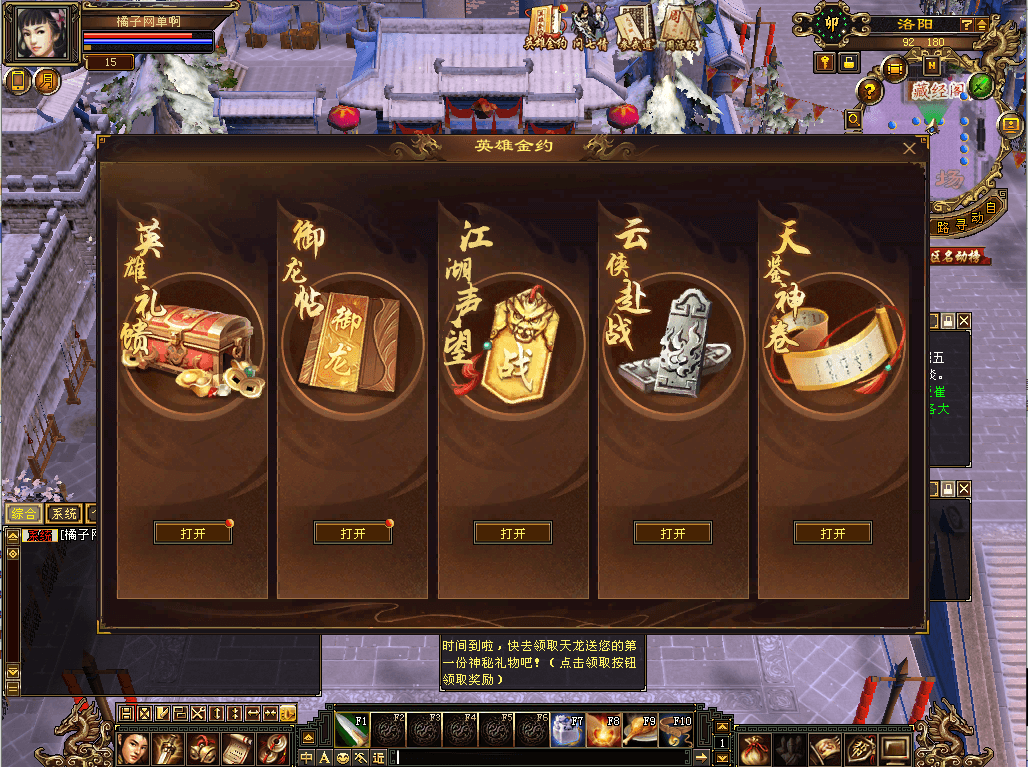This screenshot has width=1028, height=767.
Task: Close the 英雄金约 window
Action: tap(909, 148)
